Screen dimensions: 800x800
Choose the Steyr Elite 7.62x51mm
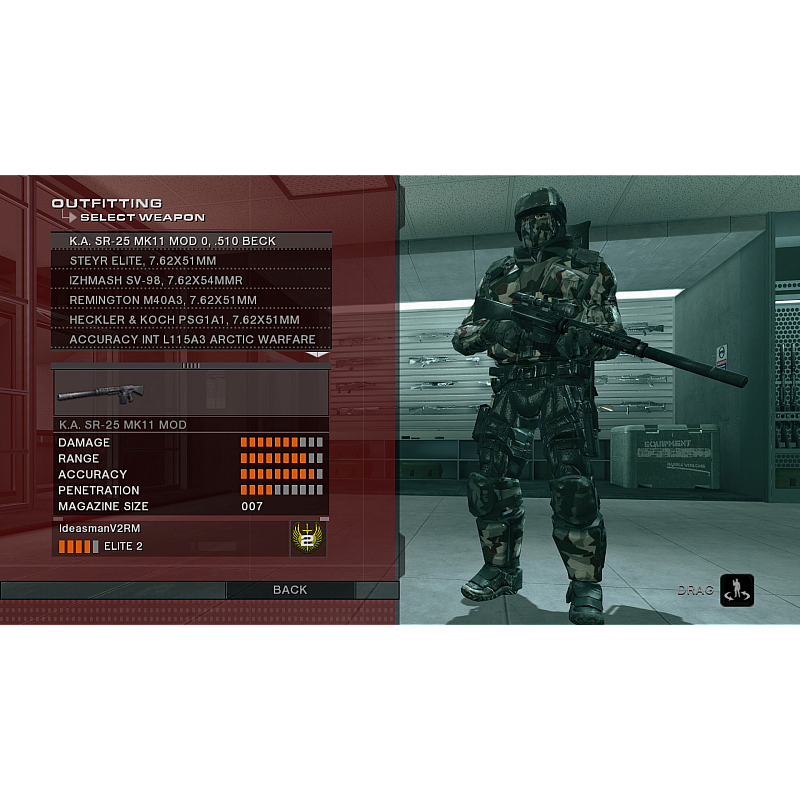(190, 260)
